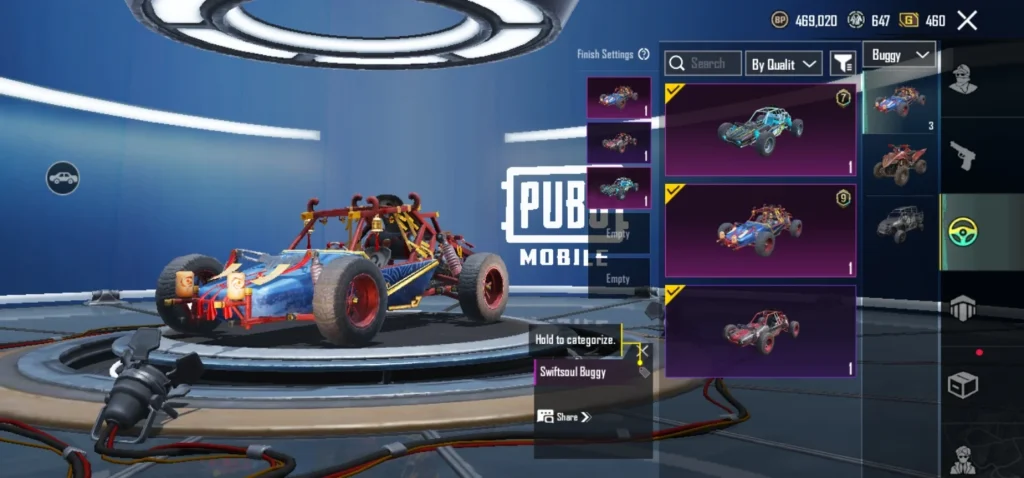The image size is (1024, 478).
Task: Share the Swiftsoul Buggy
Action: (564, 416)
